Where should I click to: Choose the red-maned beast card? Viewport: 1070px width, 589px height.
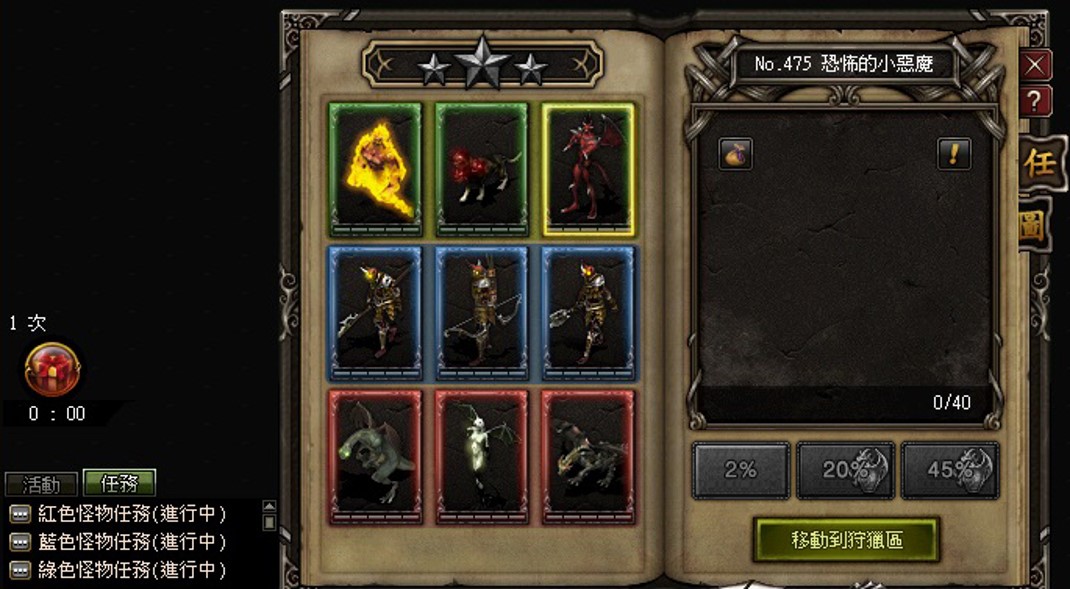481,169
